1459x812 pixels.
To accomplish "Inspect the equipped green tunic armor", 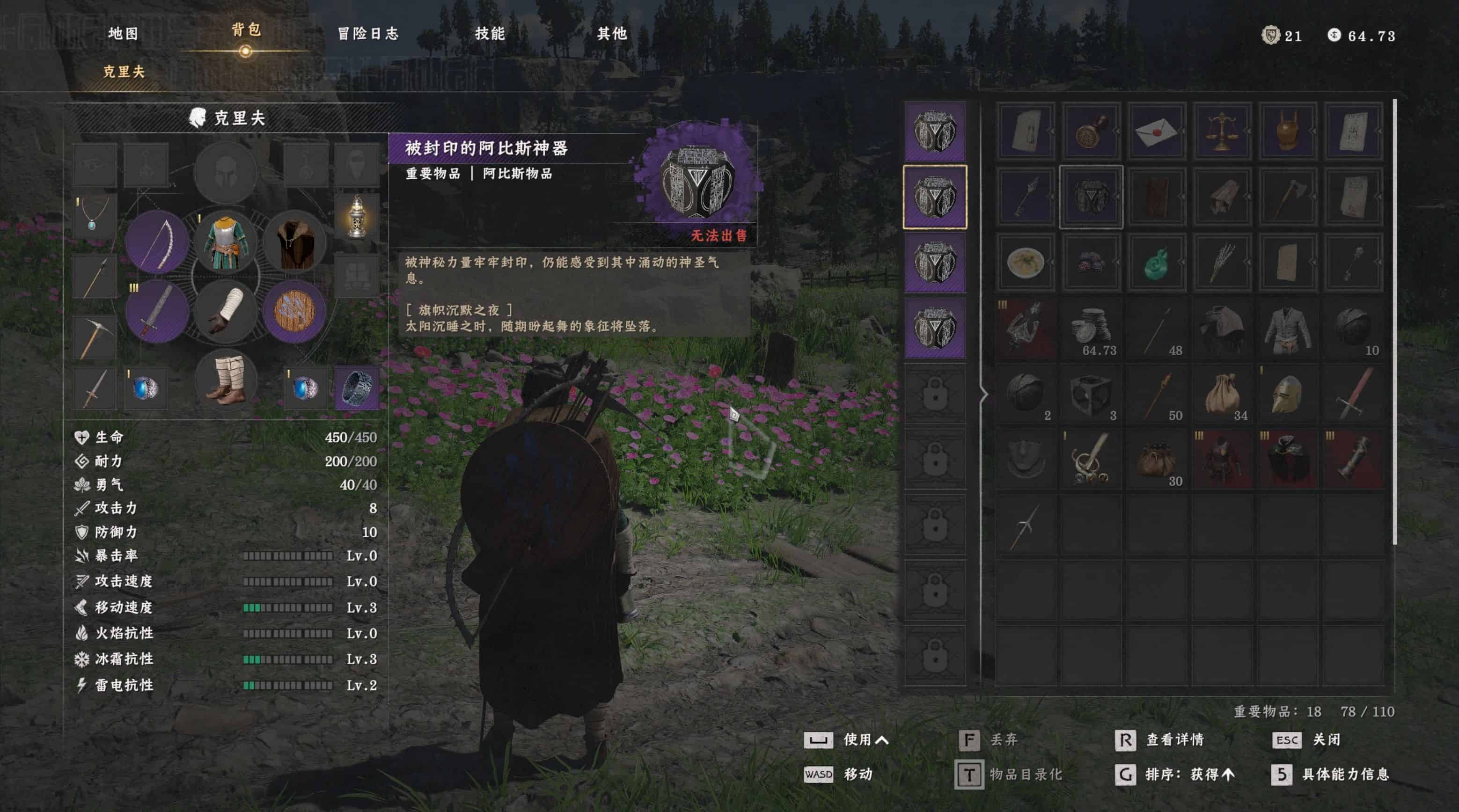I will click(226, 243).
